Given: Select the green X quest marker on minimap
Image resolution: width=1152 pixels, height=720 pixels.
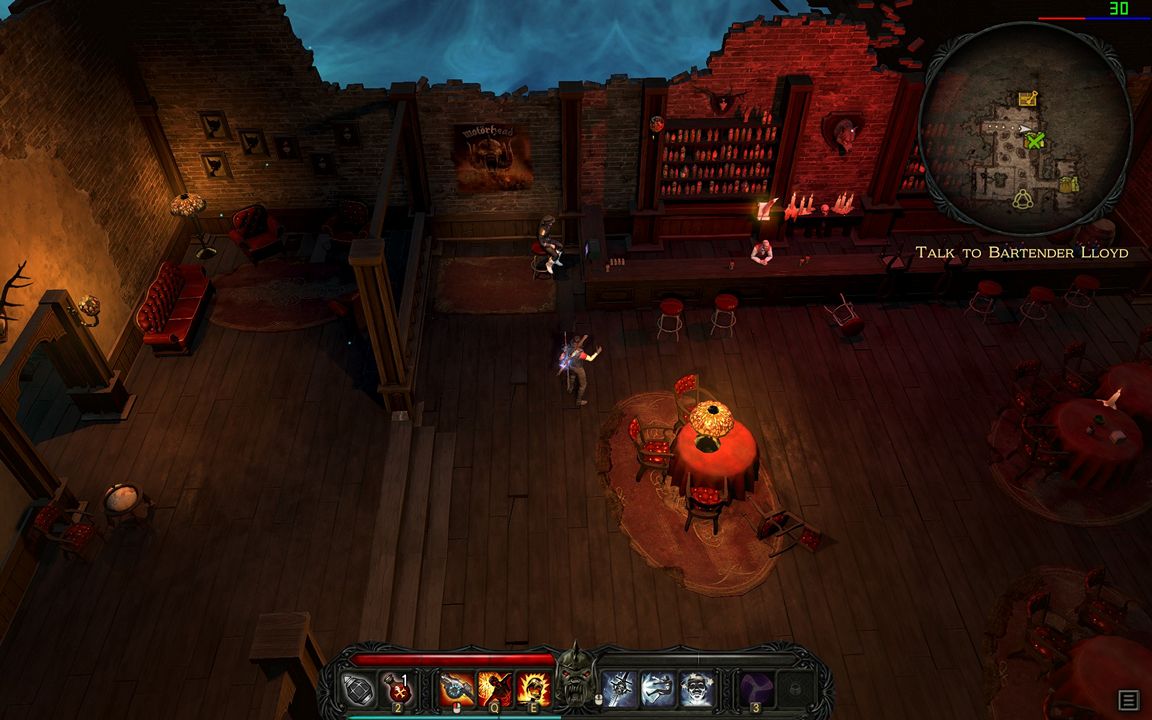Looking at the screenshot, I should click(1035, 141).
